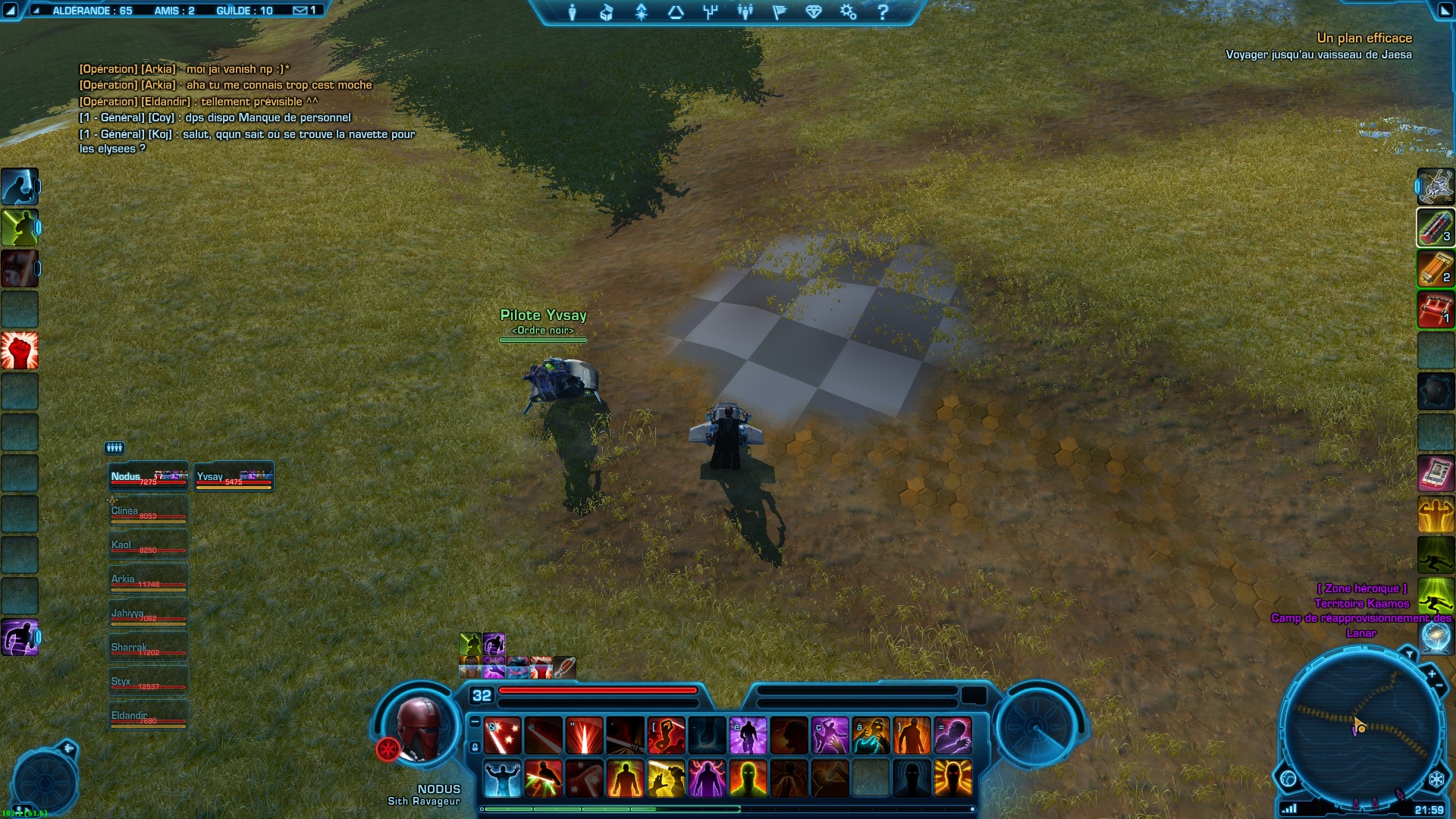Open the minimap filter funnel
This screenshot has height=819, width=1456.
pos(1409,653)
